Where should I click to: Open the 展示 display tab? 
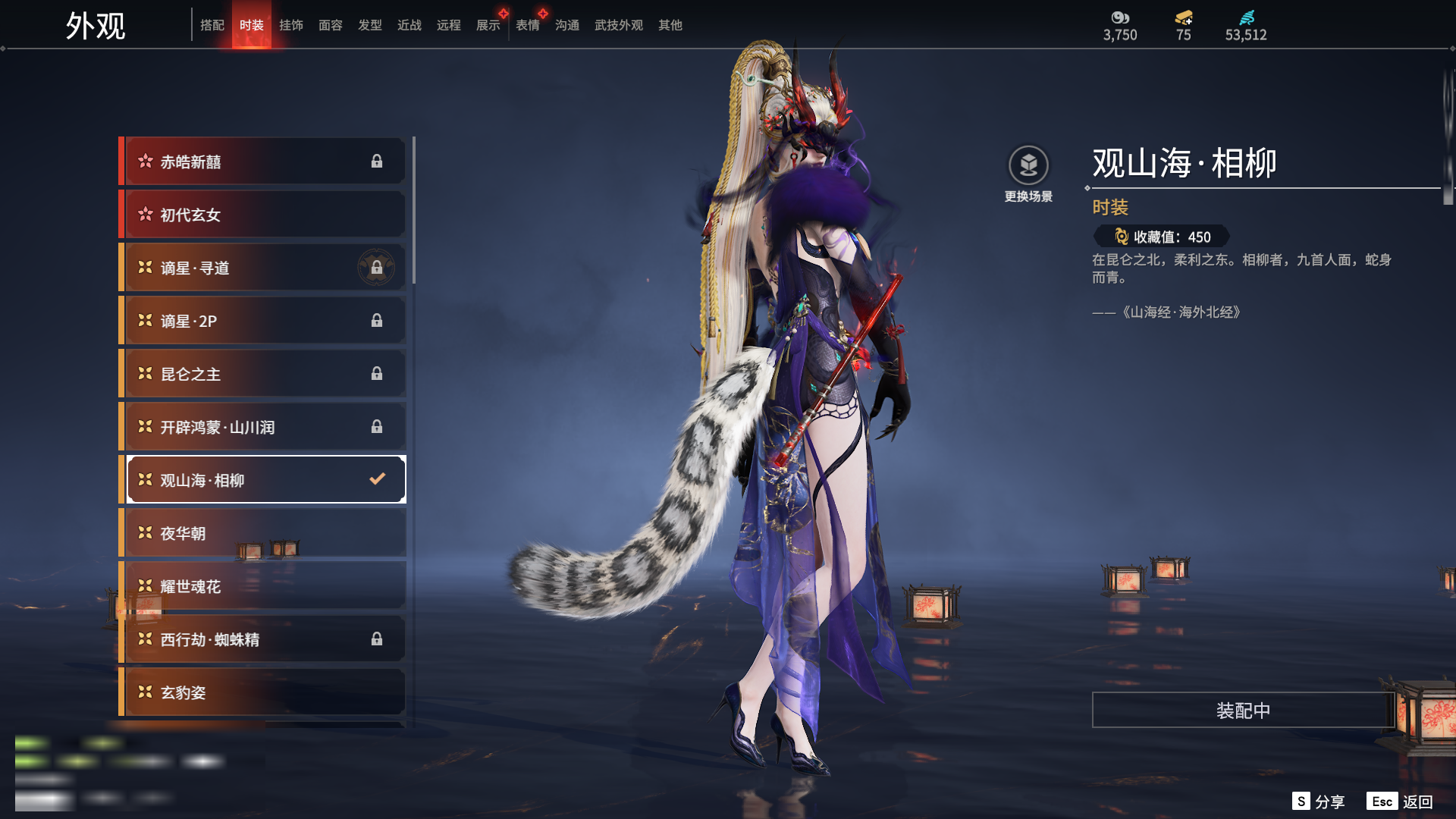coord(488,25)
